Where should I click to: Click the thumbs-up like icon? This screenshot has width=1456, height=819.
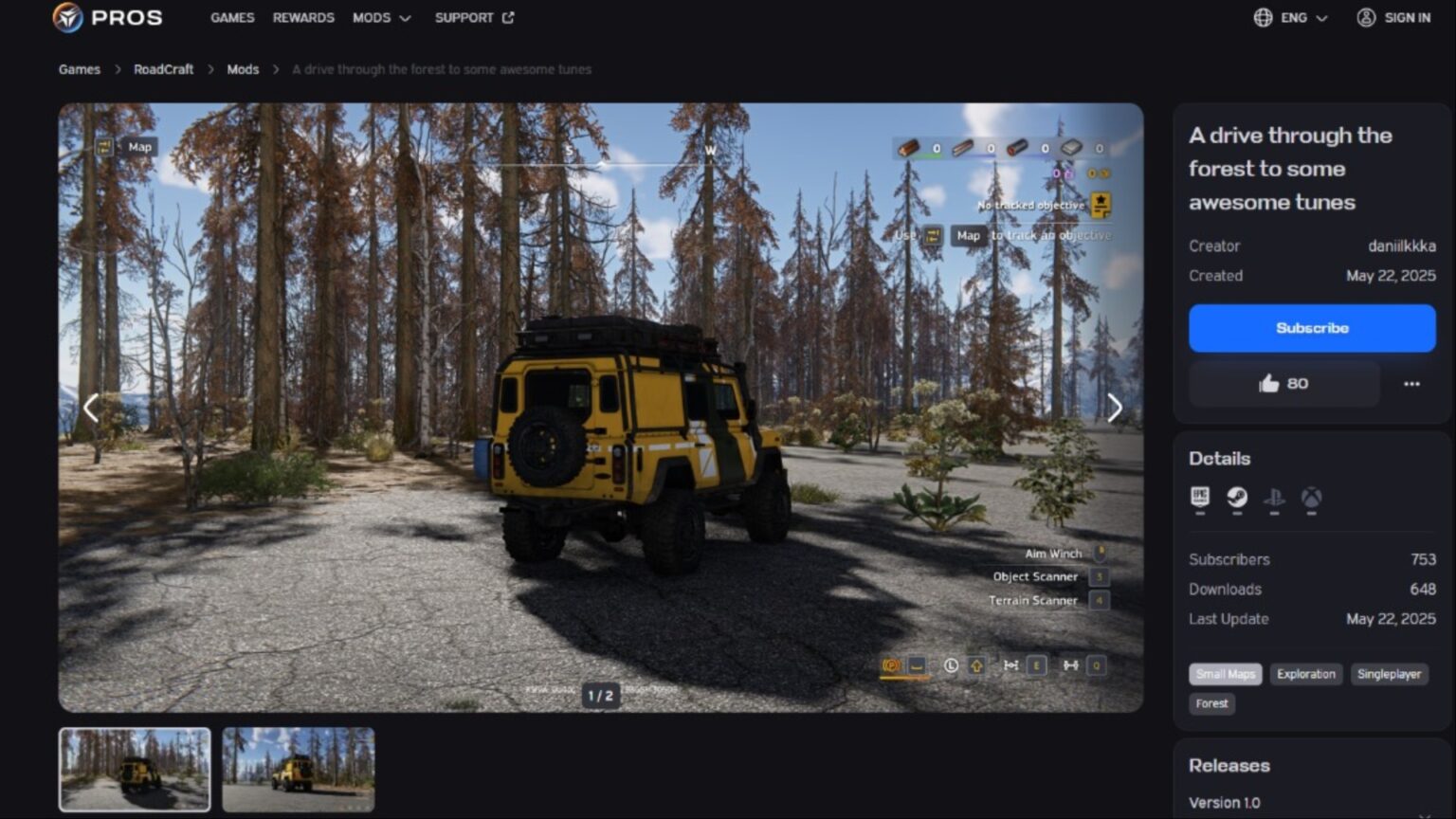1270,383
